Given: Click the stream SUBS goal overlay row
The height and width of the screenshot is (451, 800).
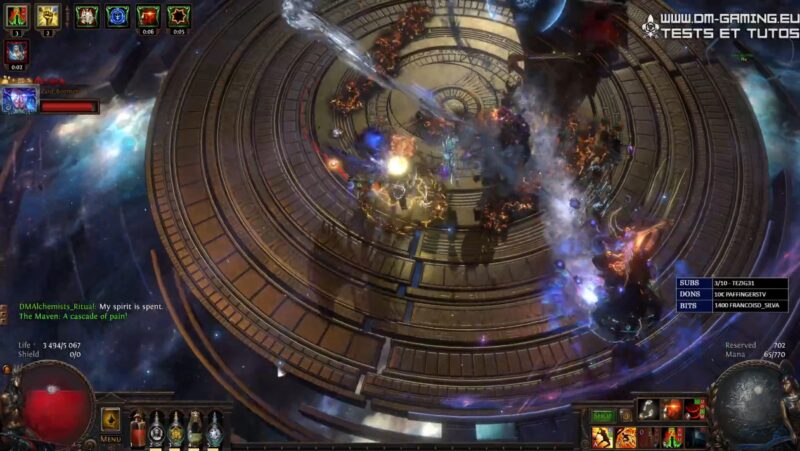Looking at the screenshot, I should tap(732, 283).
